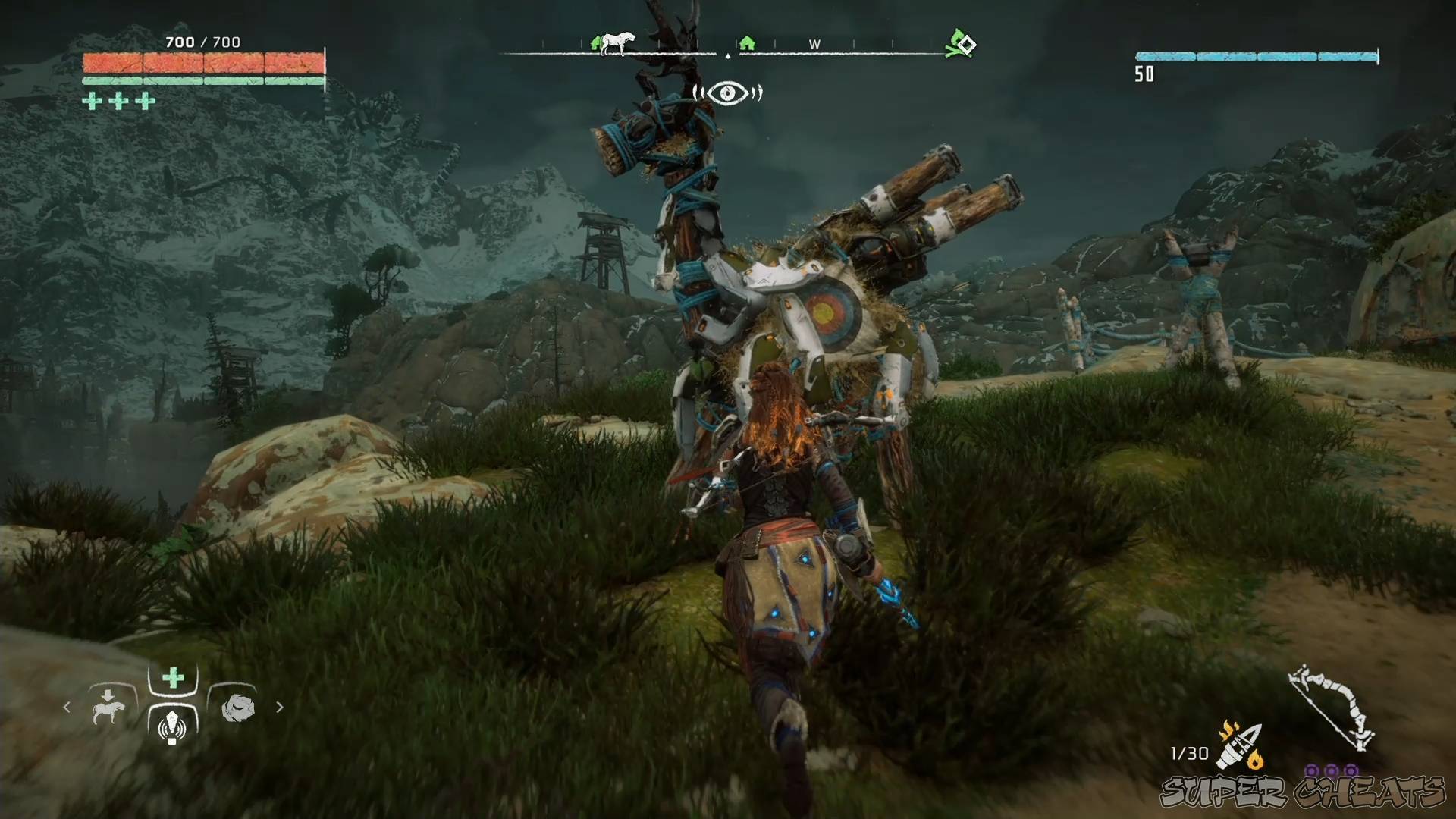1456x819 pixels.
Task: Click the right arrow of the item wheel
Action: point(279,707)
